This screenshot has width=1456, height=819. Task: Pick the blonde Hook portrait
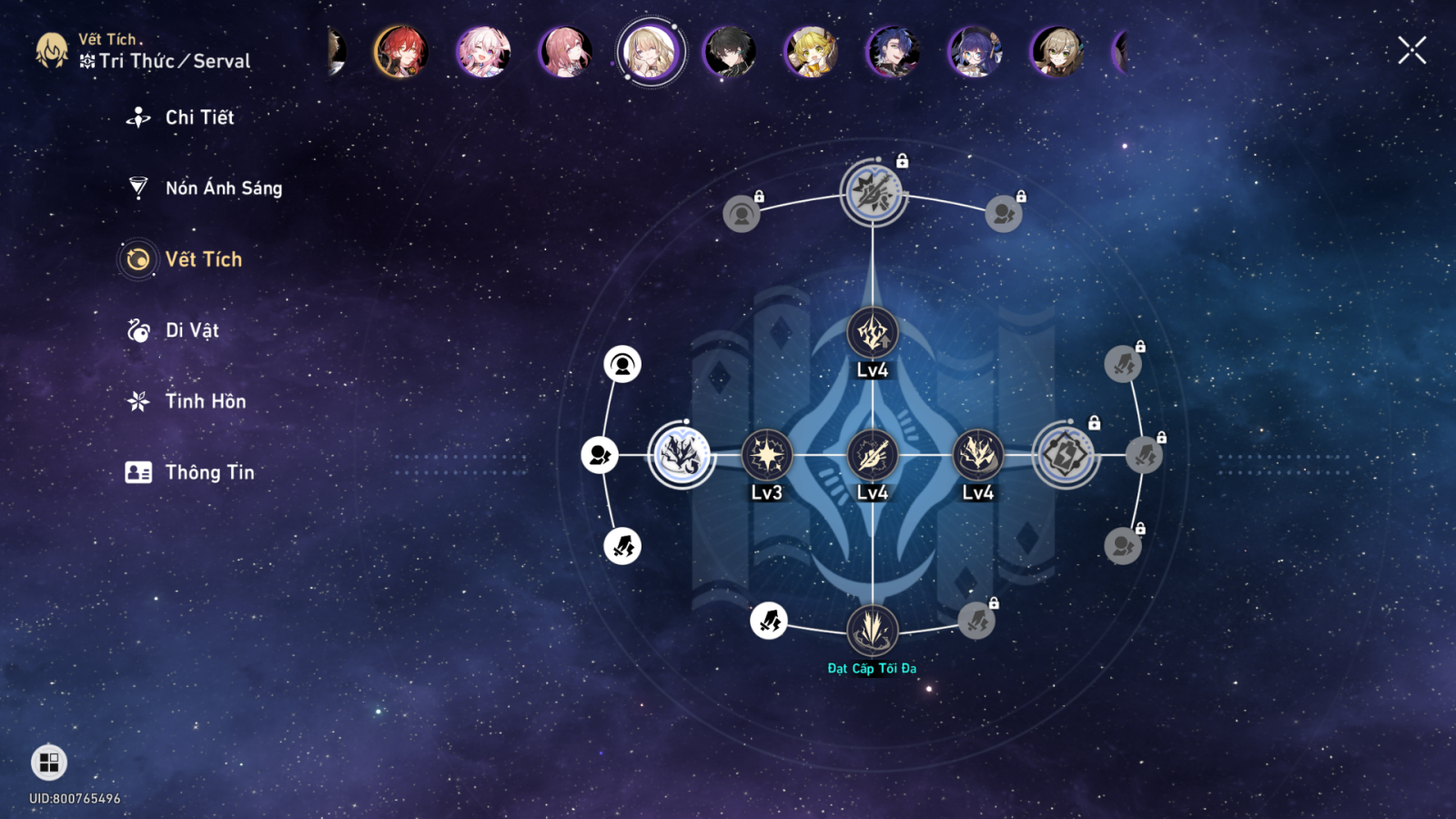pos(812,51)
